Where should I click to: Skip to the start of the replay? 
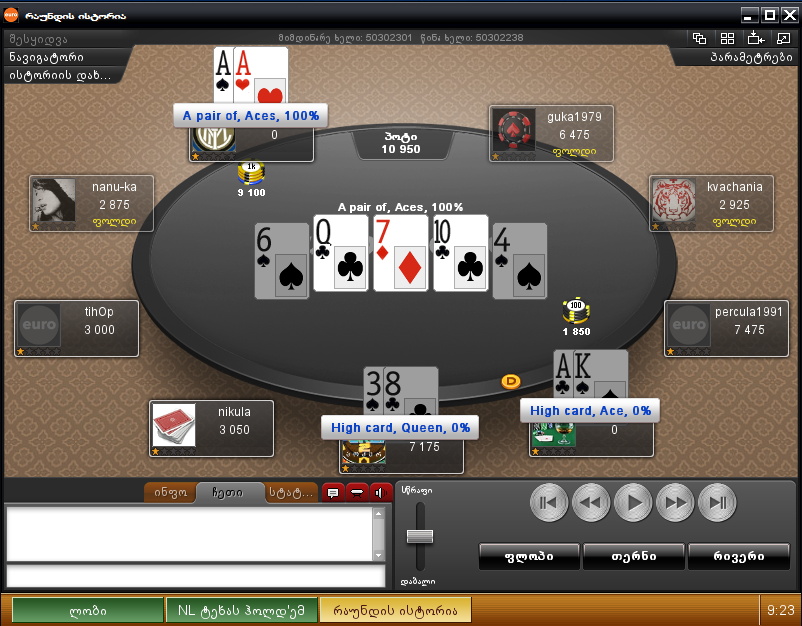pyautogui.click(x=548, y=501)
